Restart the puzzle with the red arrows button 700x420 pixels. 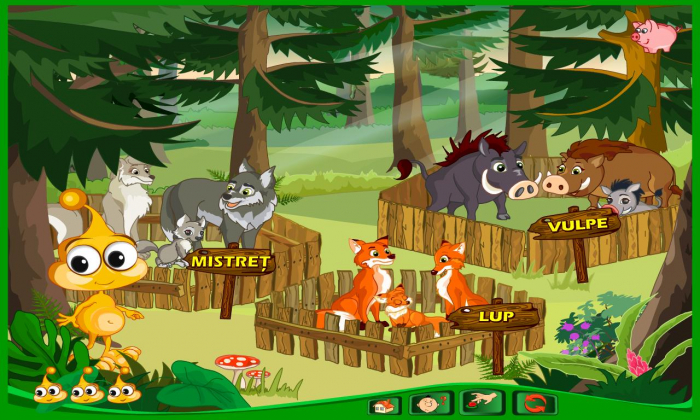click(534, 404)
